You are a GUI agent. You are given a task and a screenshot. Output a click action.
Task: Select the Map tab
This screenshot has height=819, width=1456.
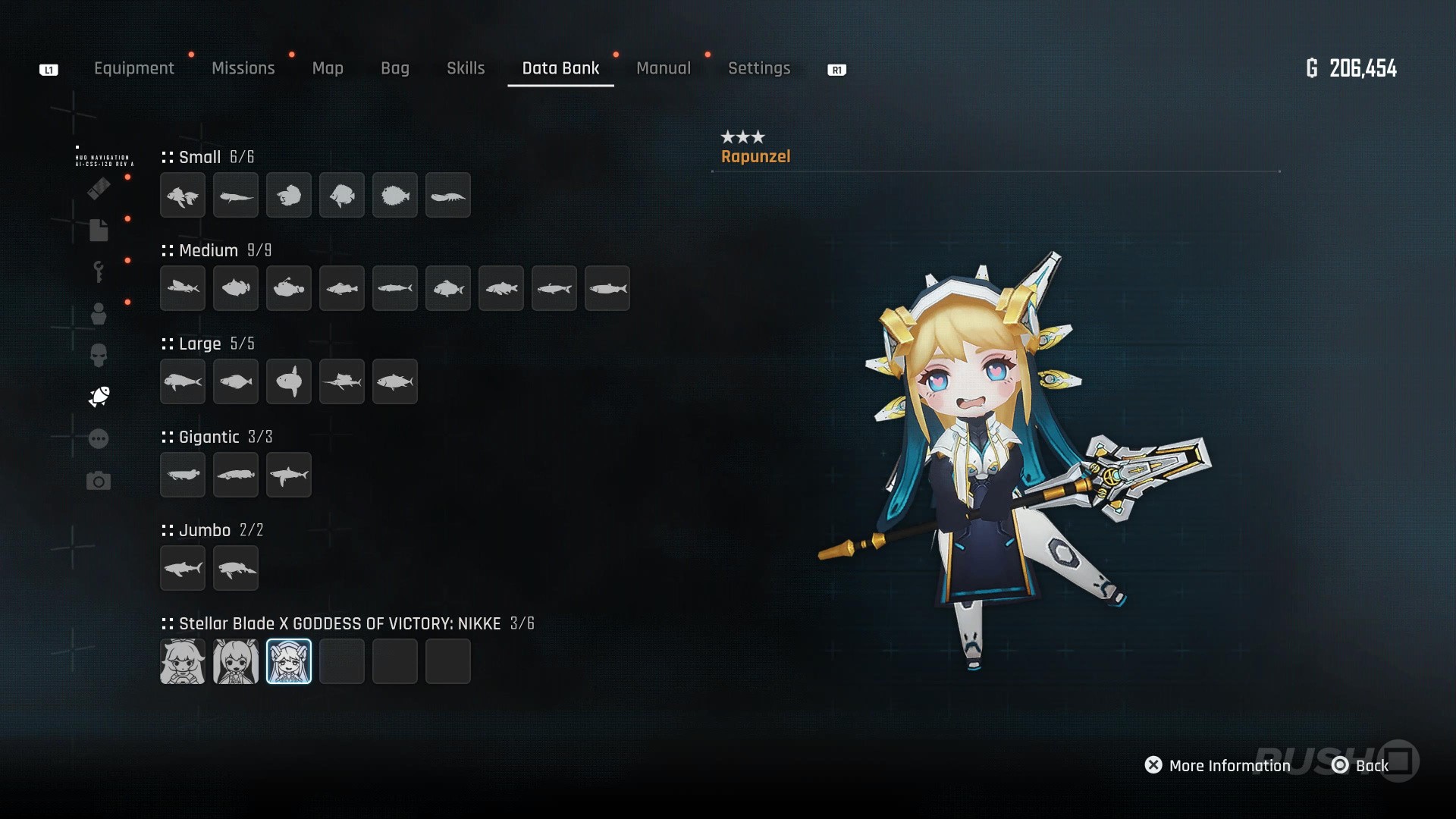(328, 68)
